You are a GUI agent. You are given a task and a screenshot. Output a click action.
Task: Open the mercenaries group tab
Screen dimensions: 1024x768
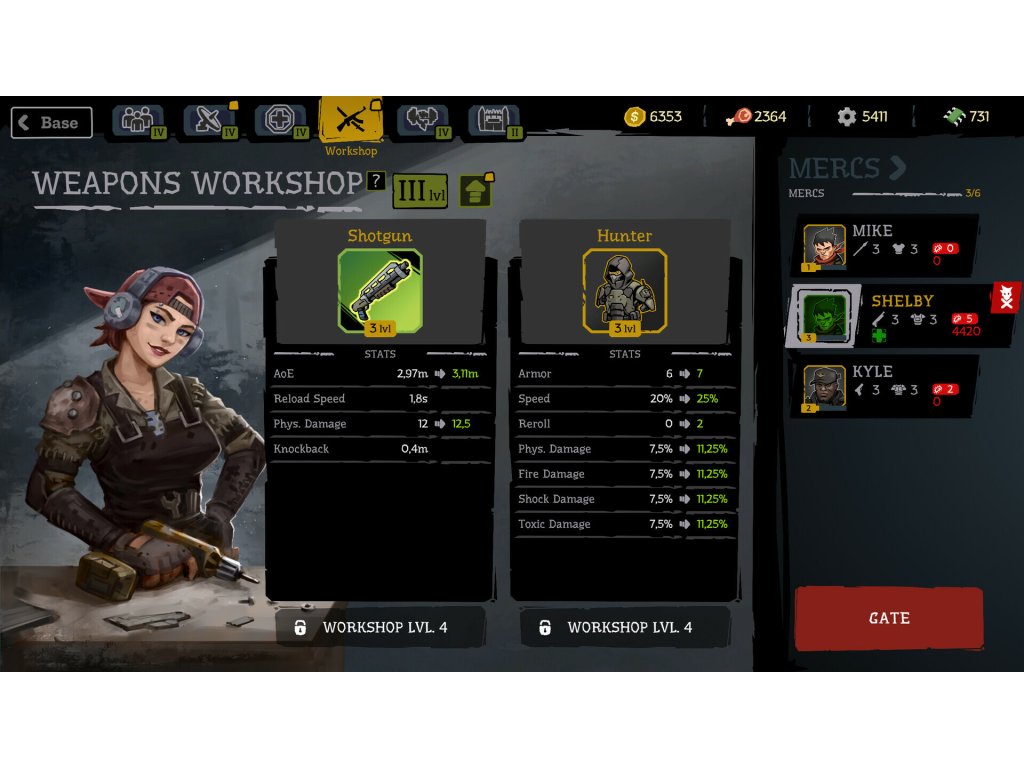click(138, 121)
